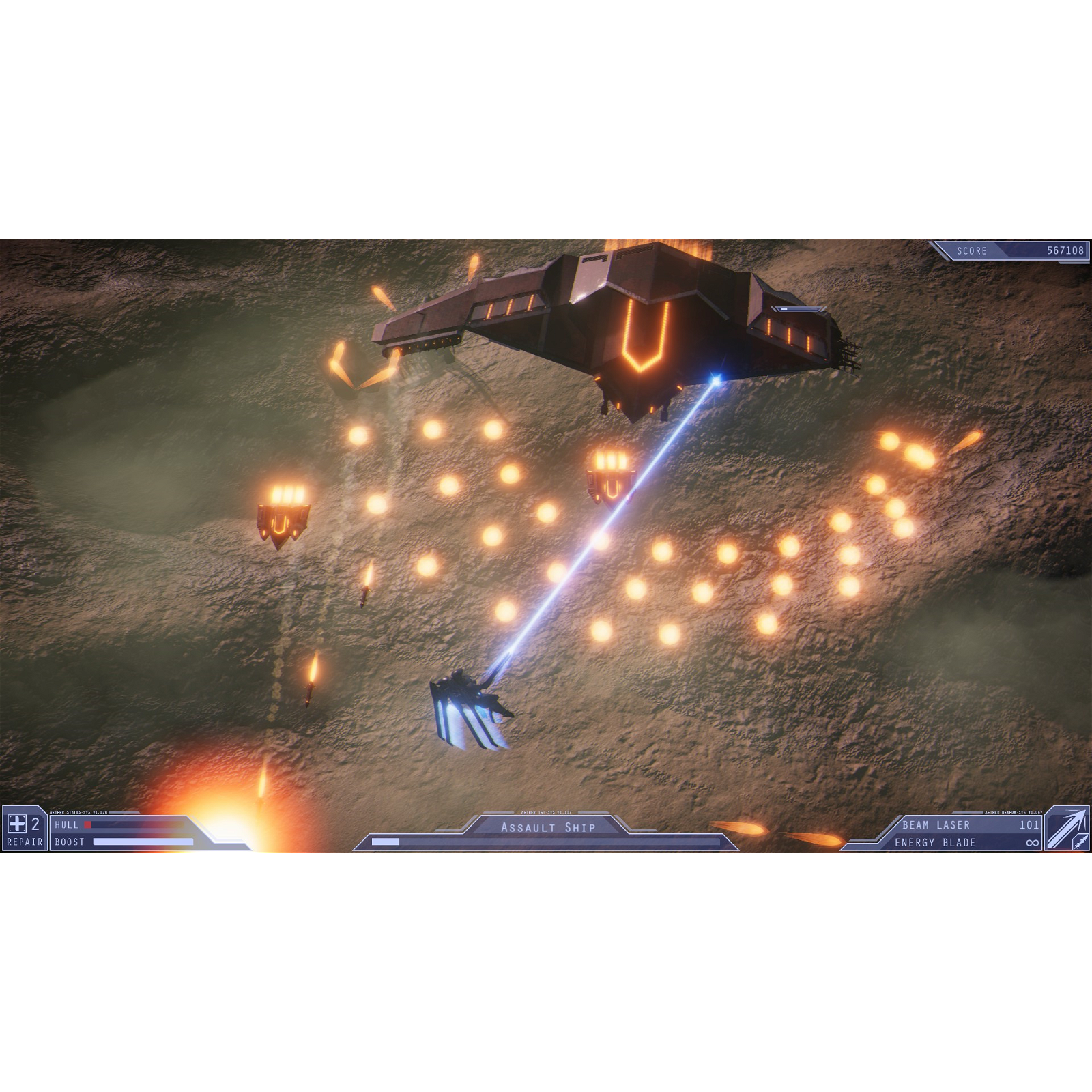This screenshot has width=1092, height=1092.
Task: Click the small rocket icon beside the weapon panel
Action: point(1080,842)
